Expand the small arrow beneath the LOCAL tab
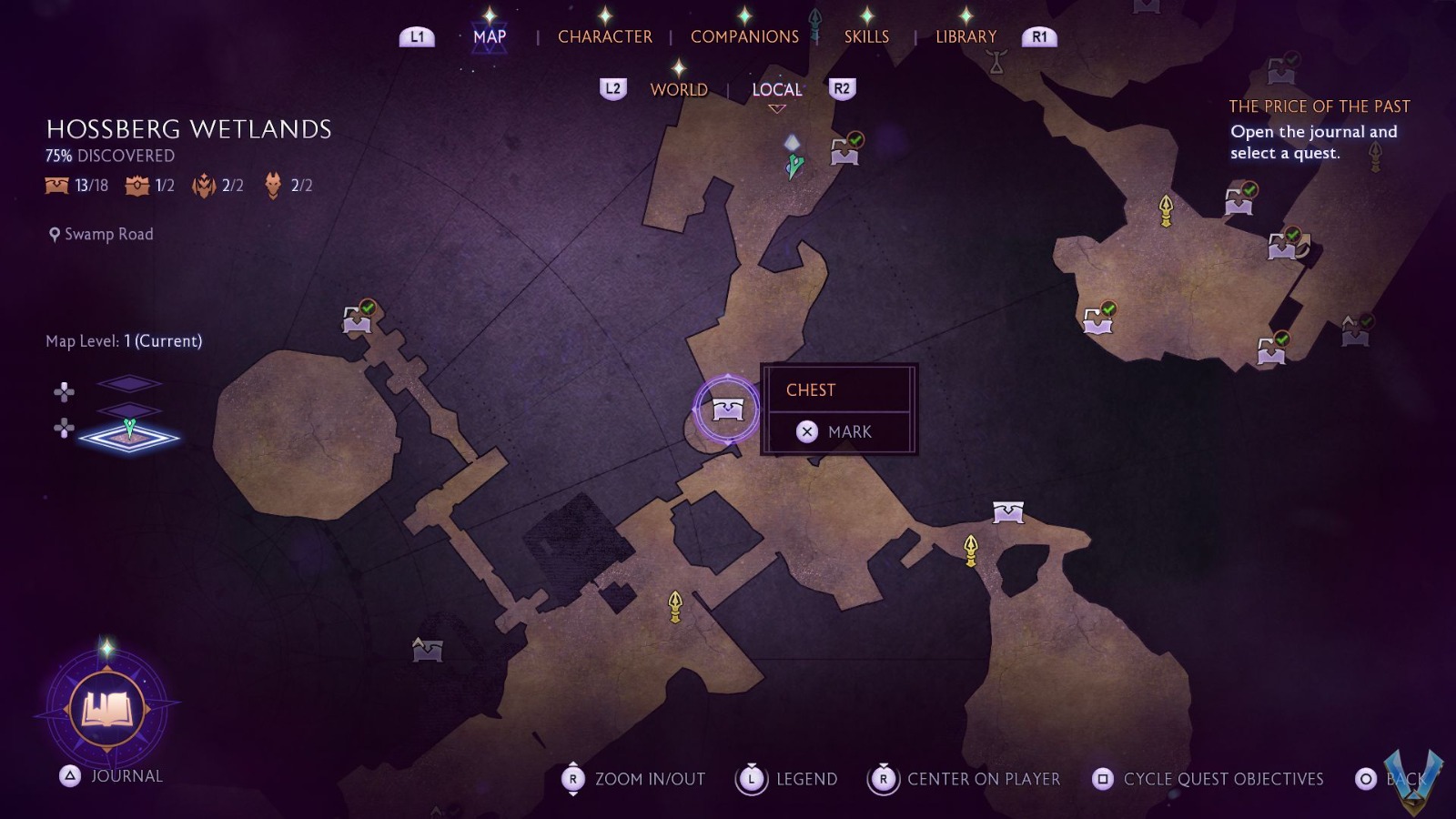Screen dimensions: 1456x819 click(x=775, y=107)
